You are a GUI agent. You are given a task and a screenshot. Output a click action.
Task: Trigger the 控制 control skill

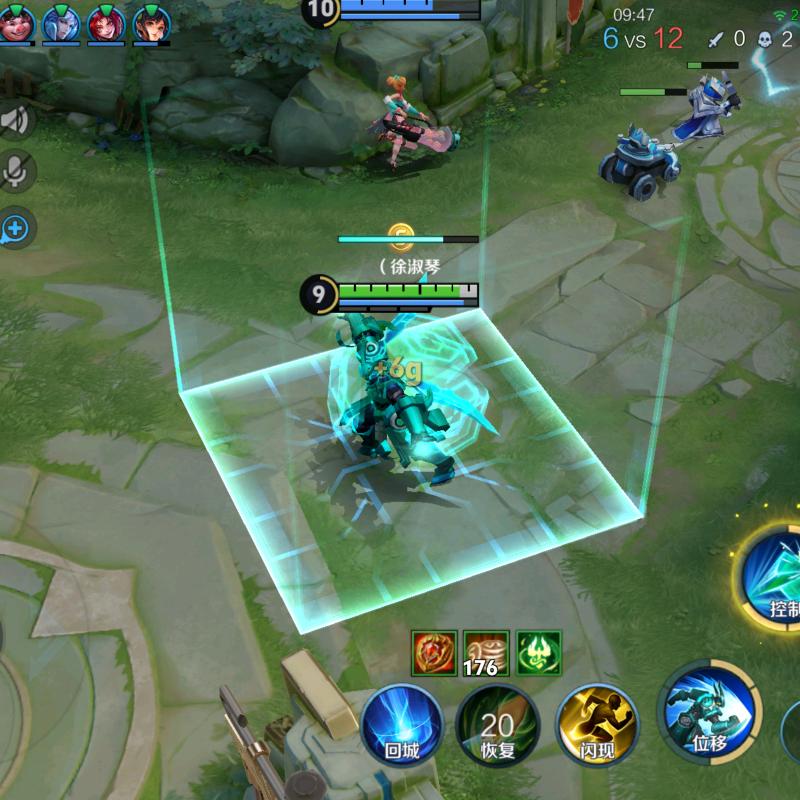pyautogui.click(x=775, y=575)
